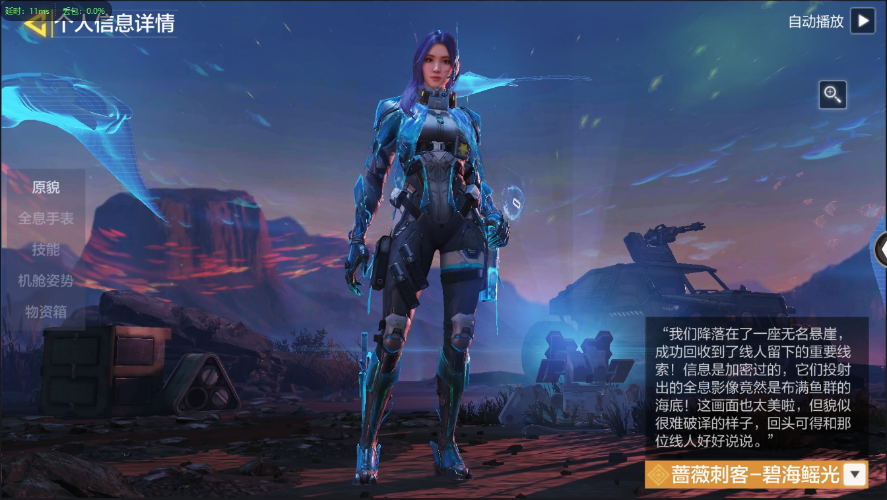Open the 机舱姿势 tab
The width and height of the screenshot is (887, 500).
[46, 280]
